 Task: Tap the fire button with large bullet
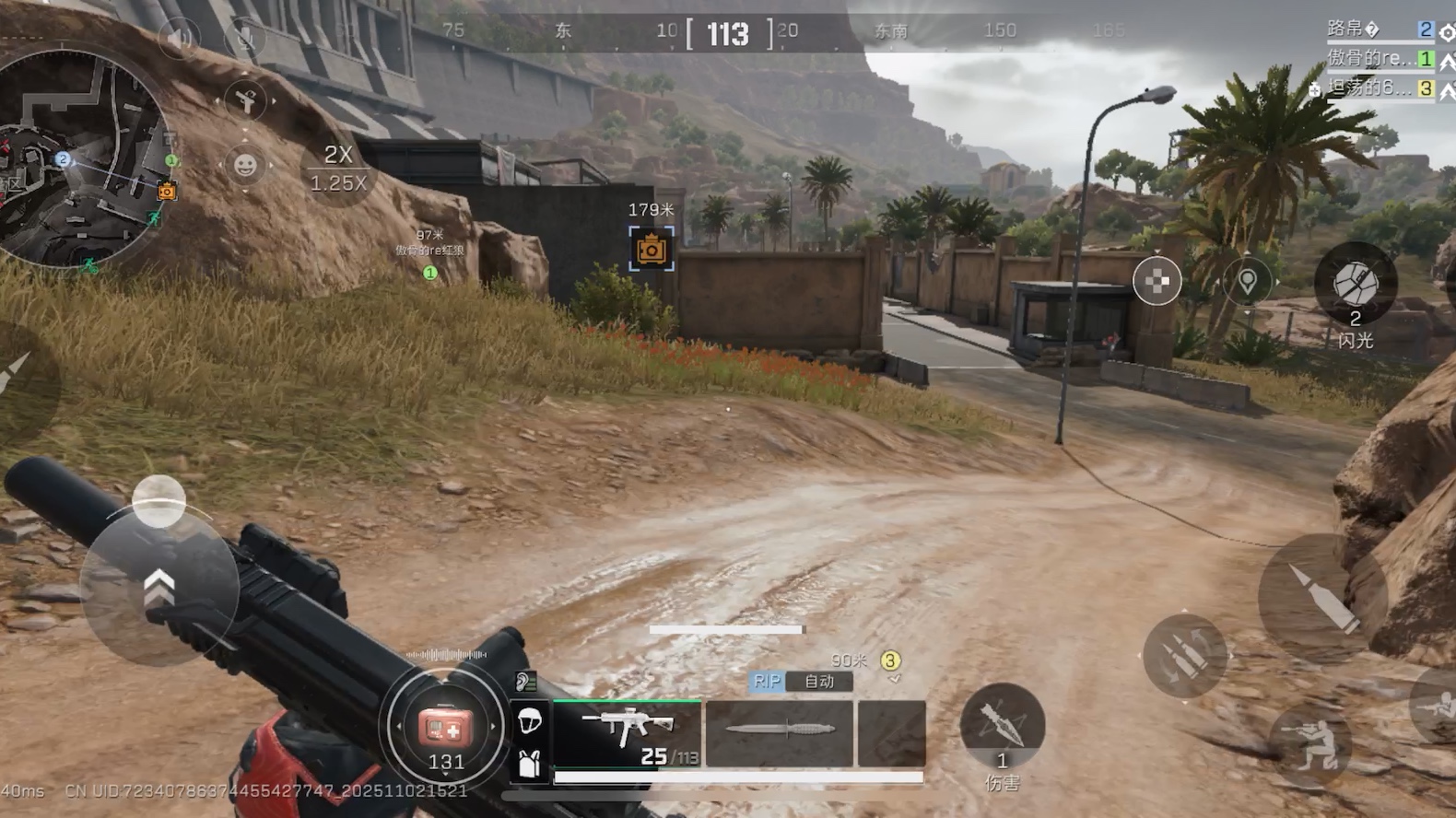1321,599
